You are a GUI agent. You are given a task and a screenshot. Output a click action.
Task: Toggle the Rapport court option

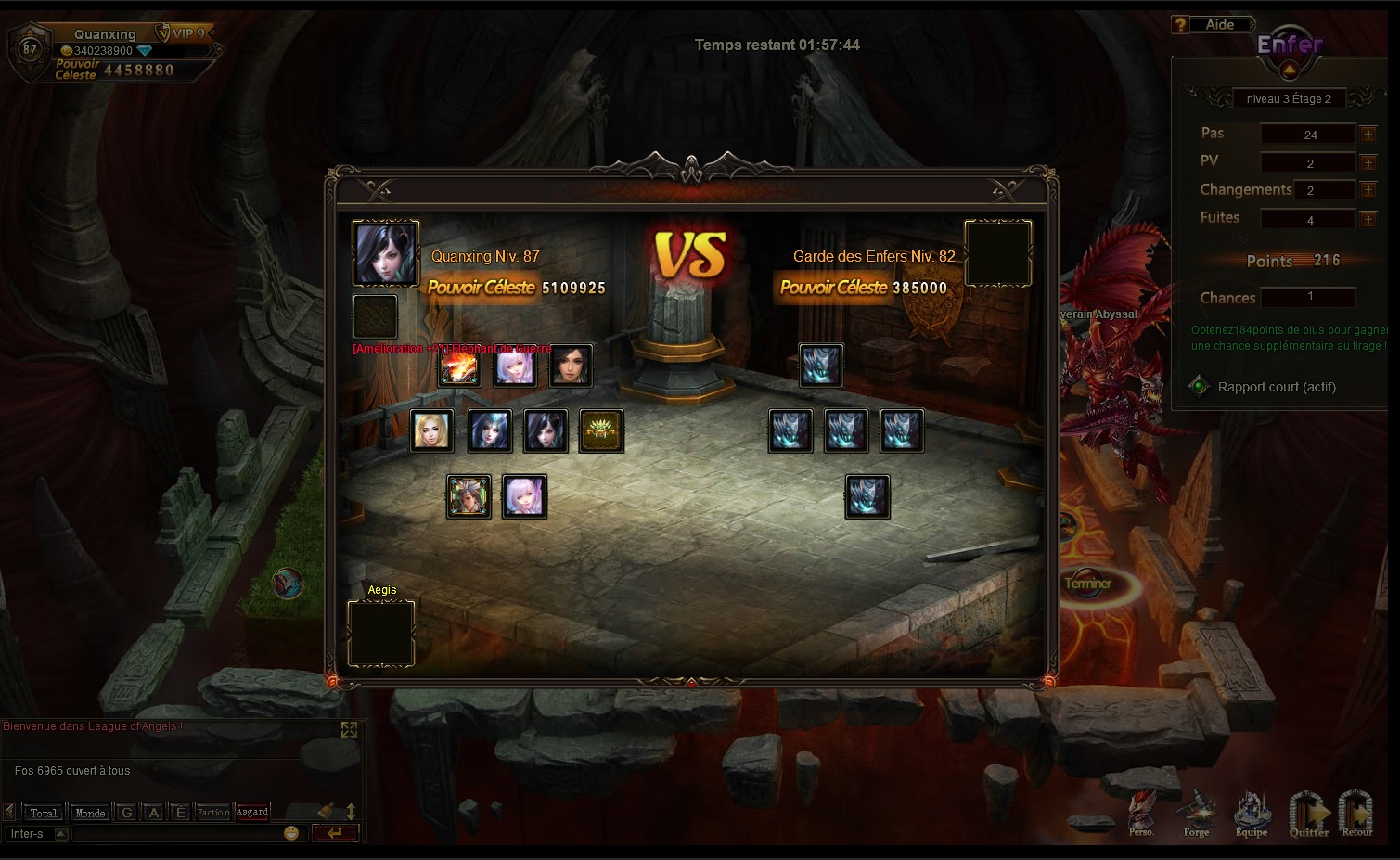click(1199, 387)
